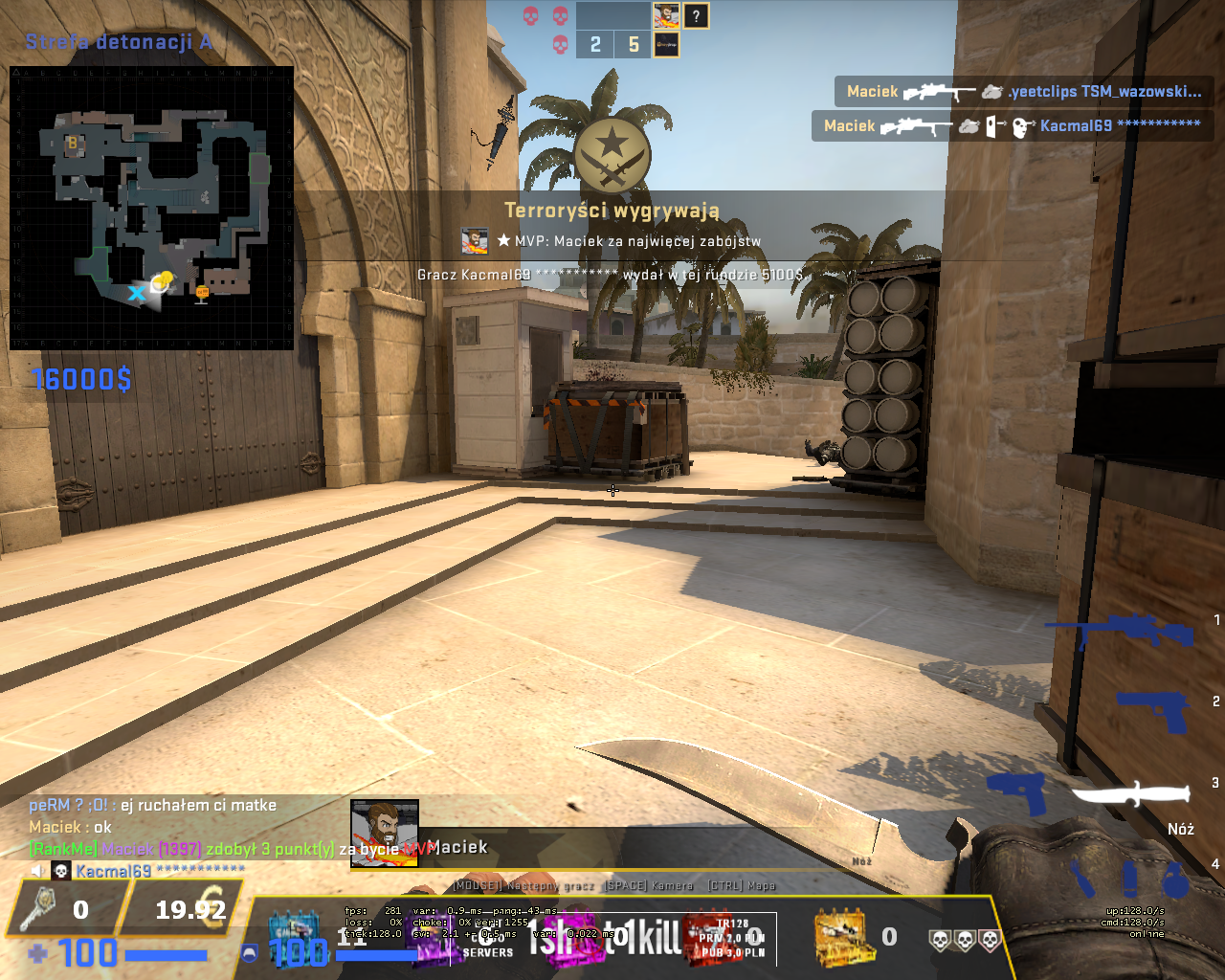Click the question mark player avatar
The image size is (1225, 980).
pos(696,15)
